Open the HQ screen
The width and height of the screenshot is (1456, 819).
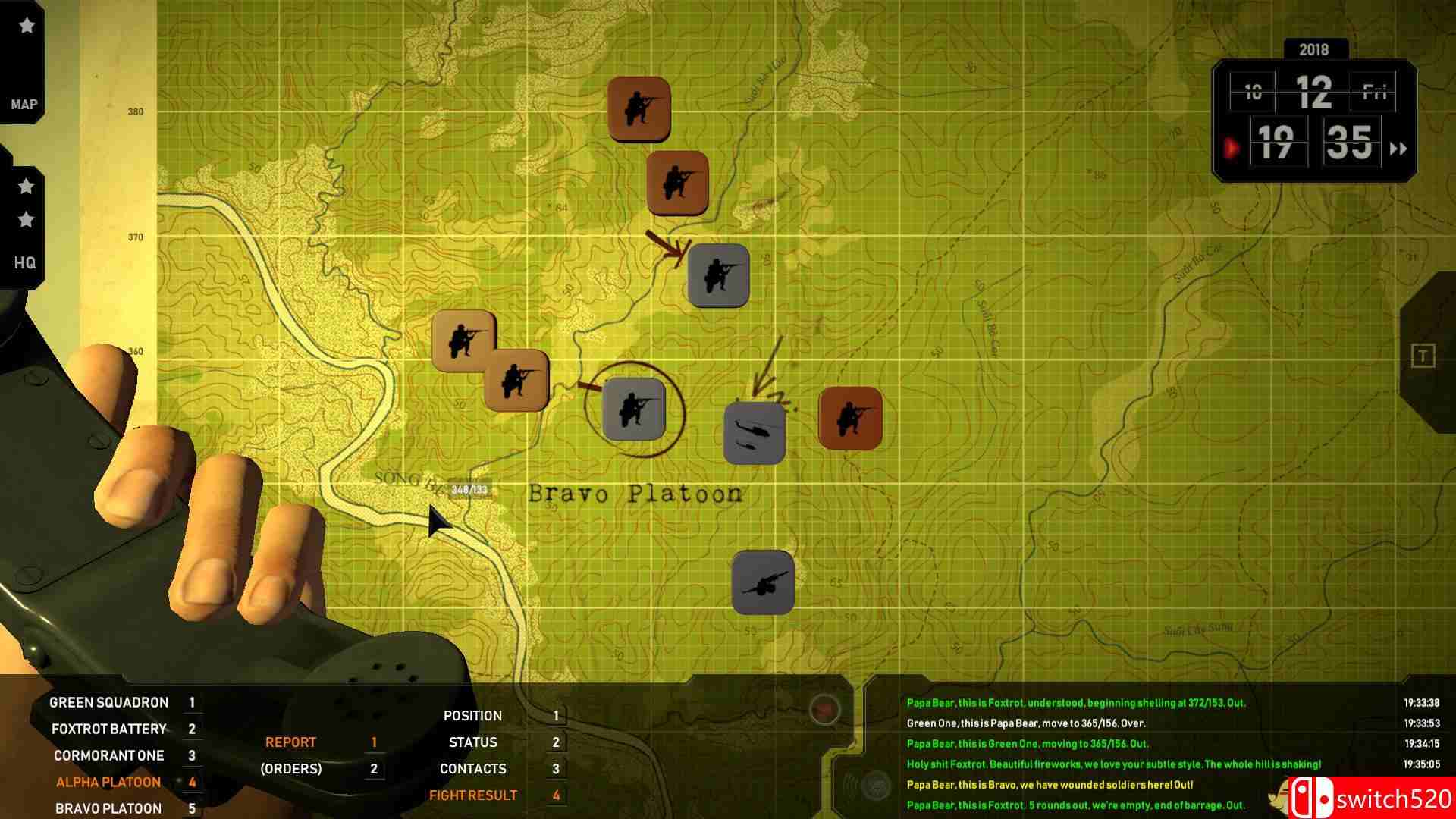(x=24, y=263)
